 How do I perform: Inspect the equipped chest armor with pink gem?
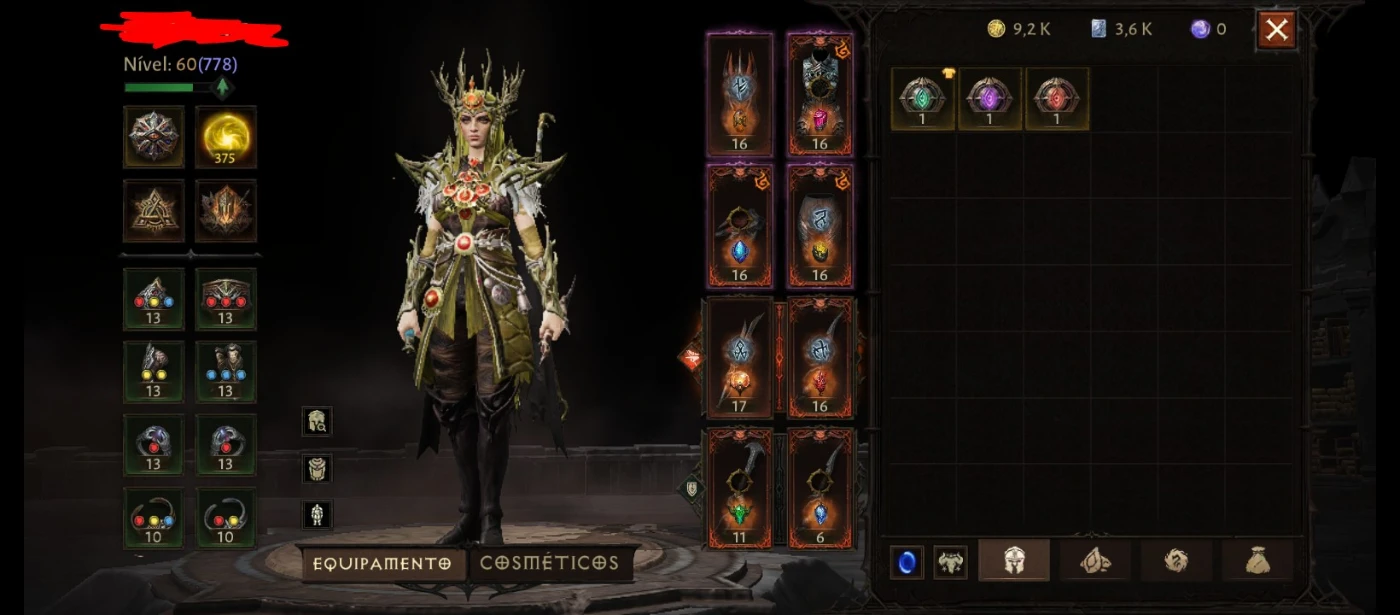[820, 95]
